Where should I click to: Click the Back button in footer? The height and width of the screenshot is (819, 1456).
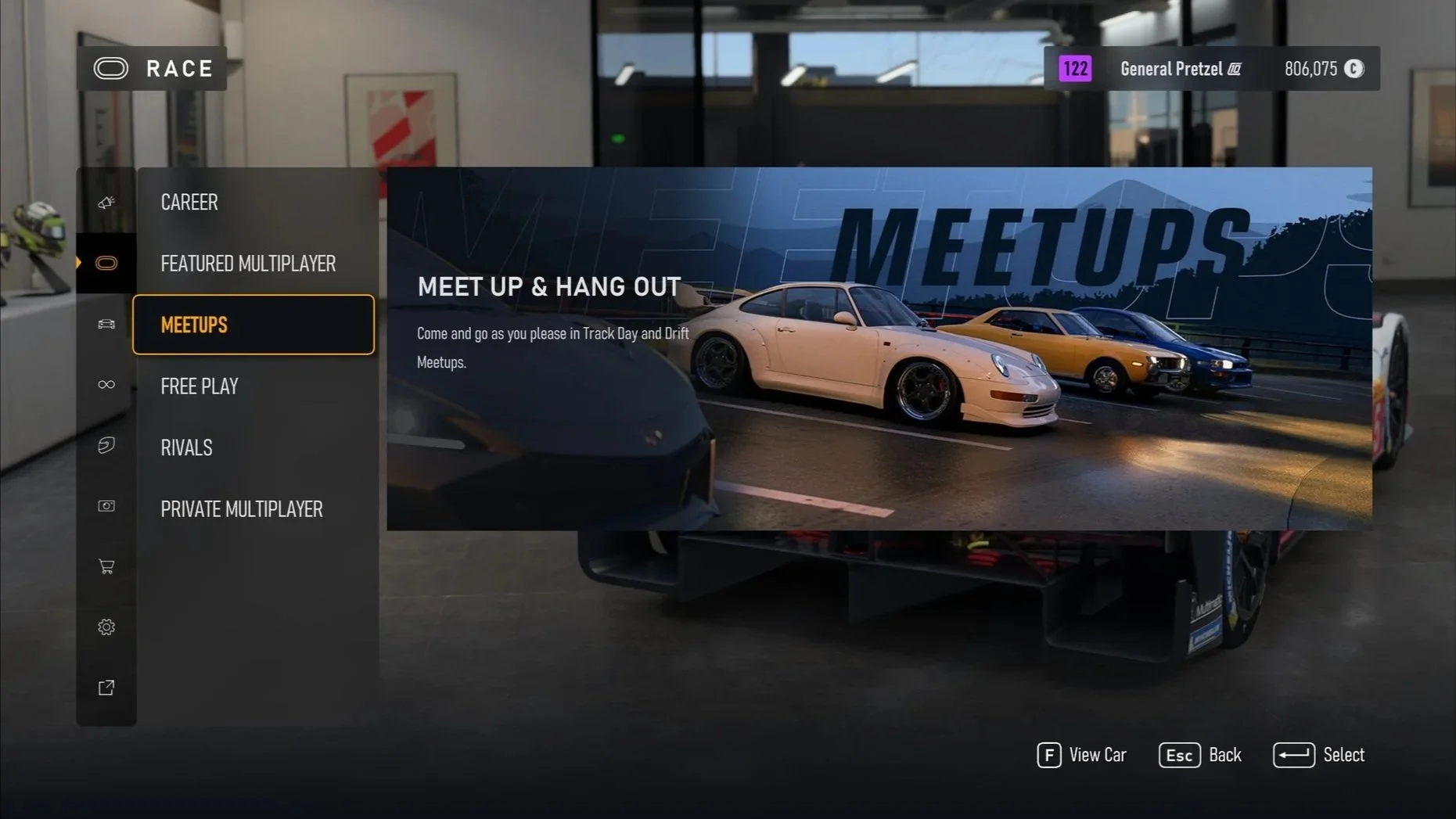click(x=1200, y=755)
